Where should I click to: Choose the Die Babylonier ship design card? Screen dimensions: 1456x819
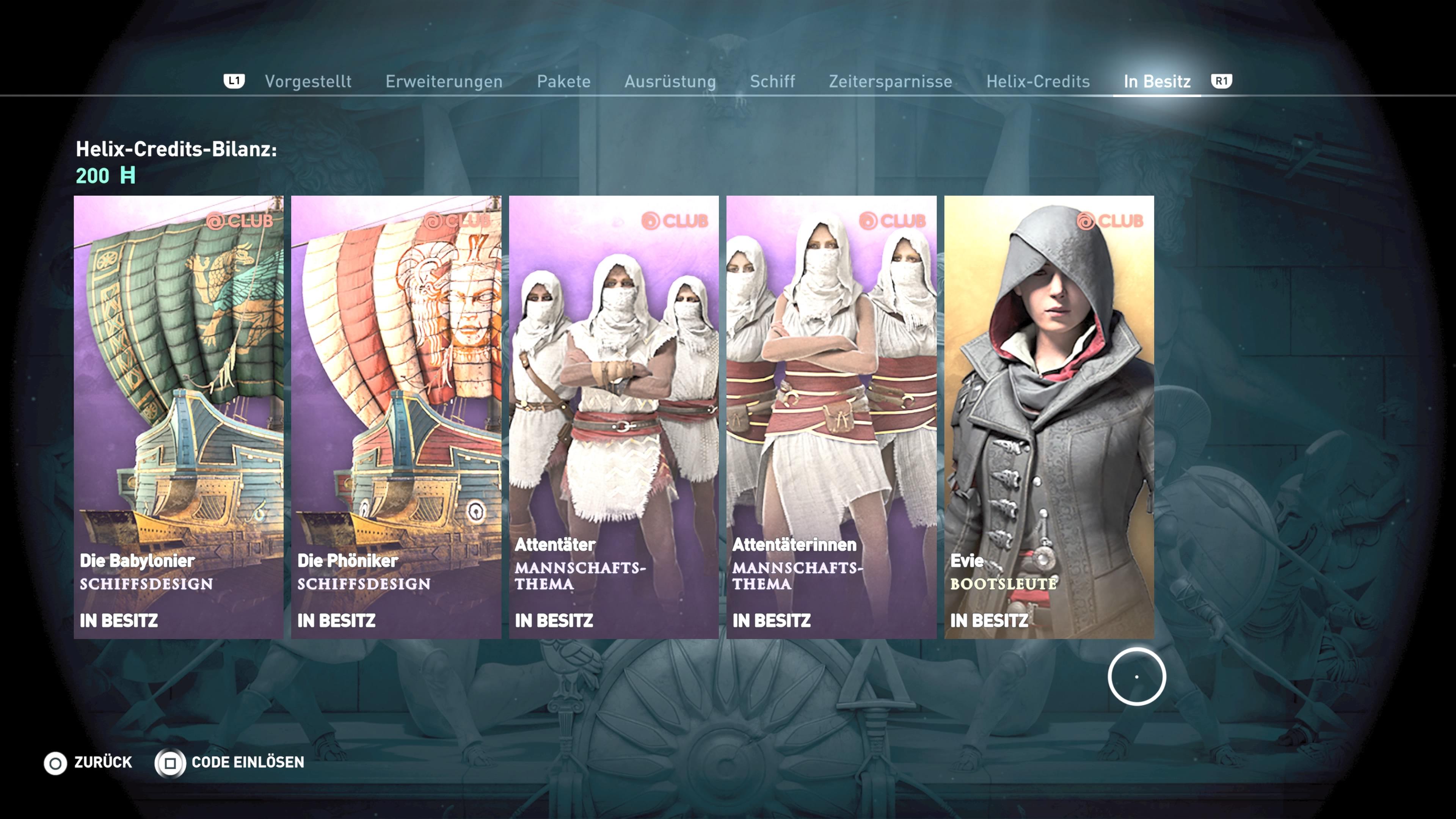[x=179, y=417]
